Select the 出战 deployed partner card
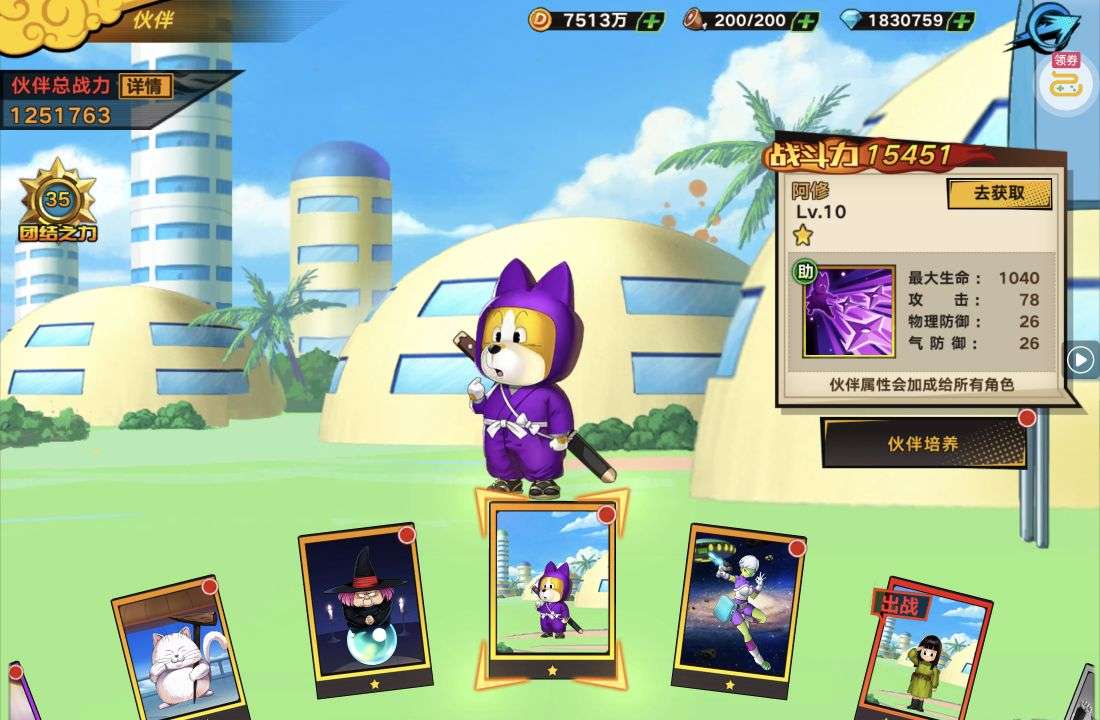The image size is (1100, 720). [925, 650]
